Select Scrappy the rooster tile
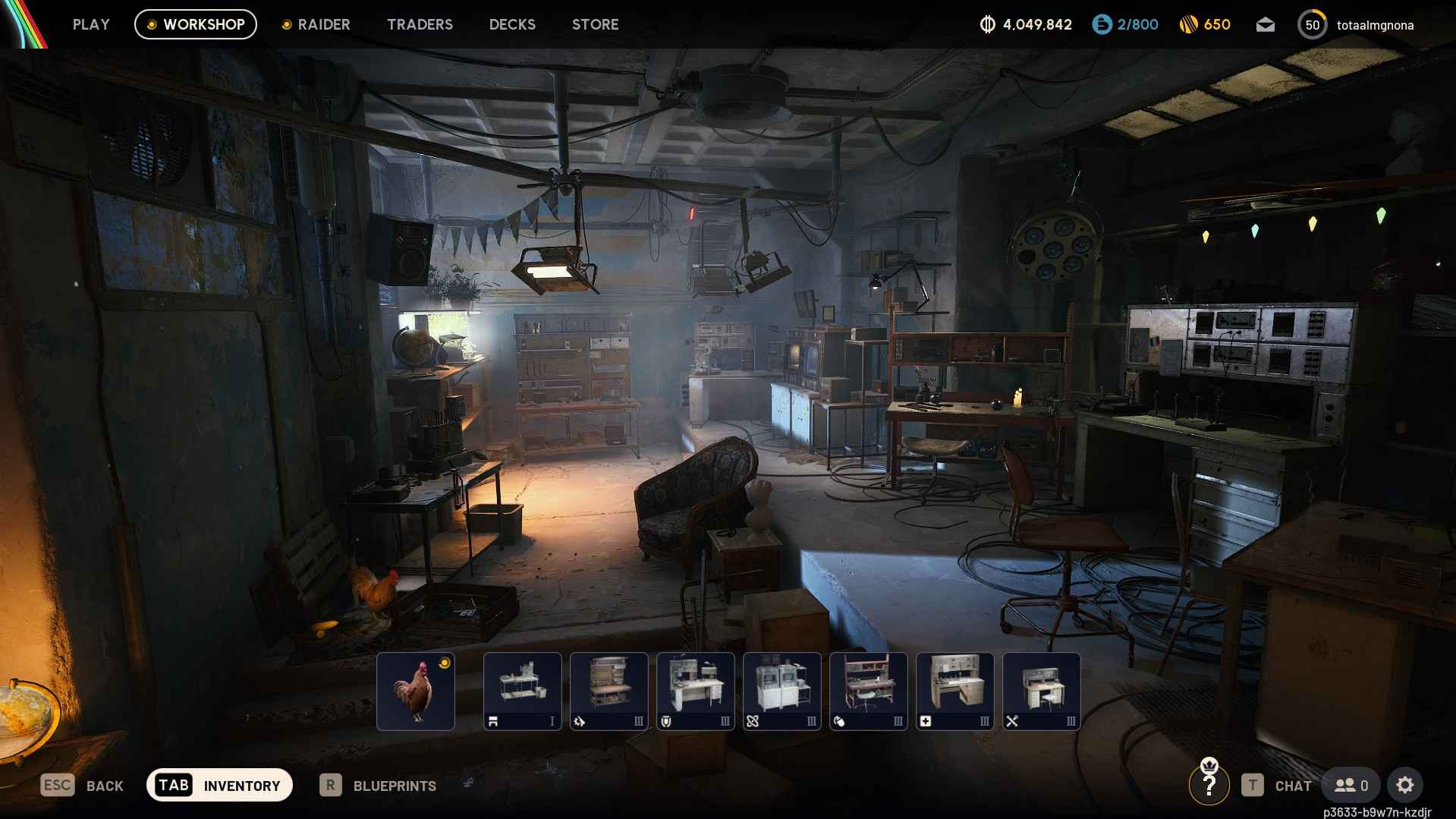Viewport: 1456px width, 819px height. (416, 691)
